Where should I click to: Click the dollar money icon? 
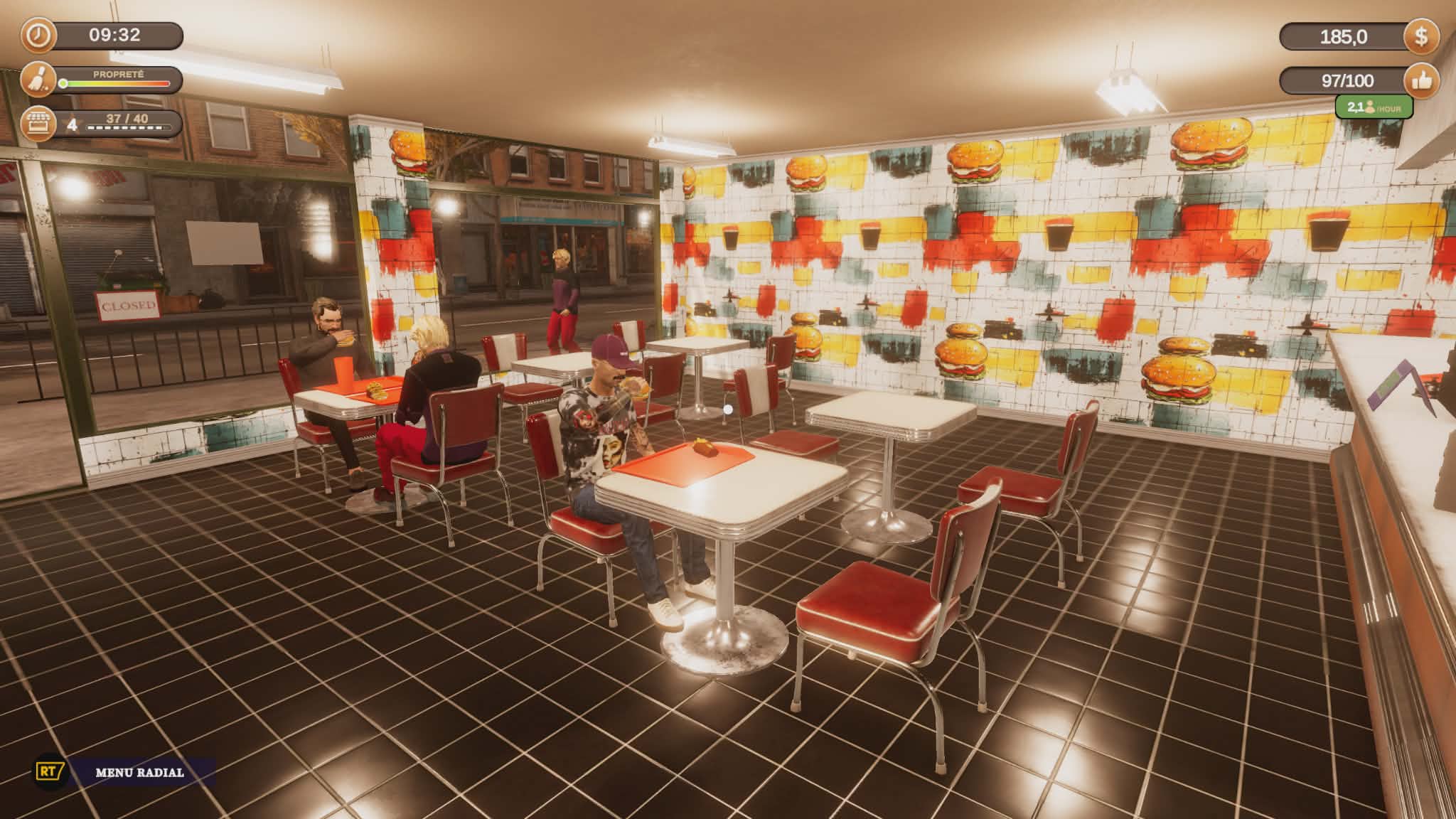pos(1421,36)
